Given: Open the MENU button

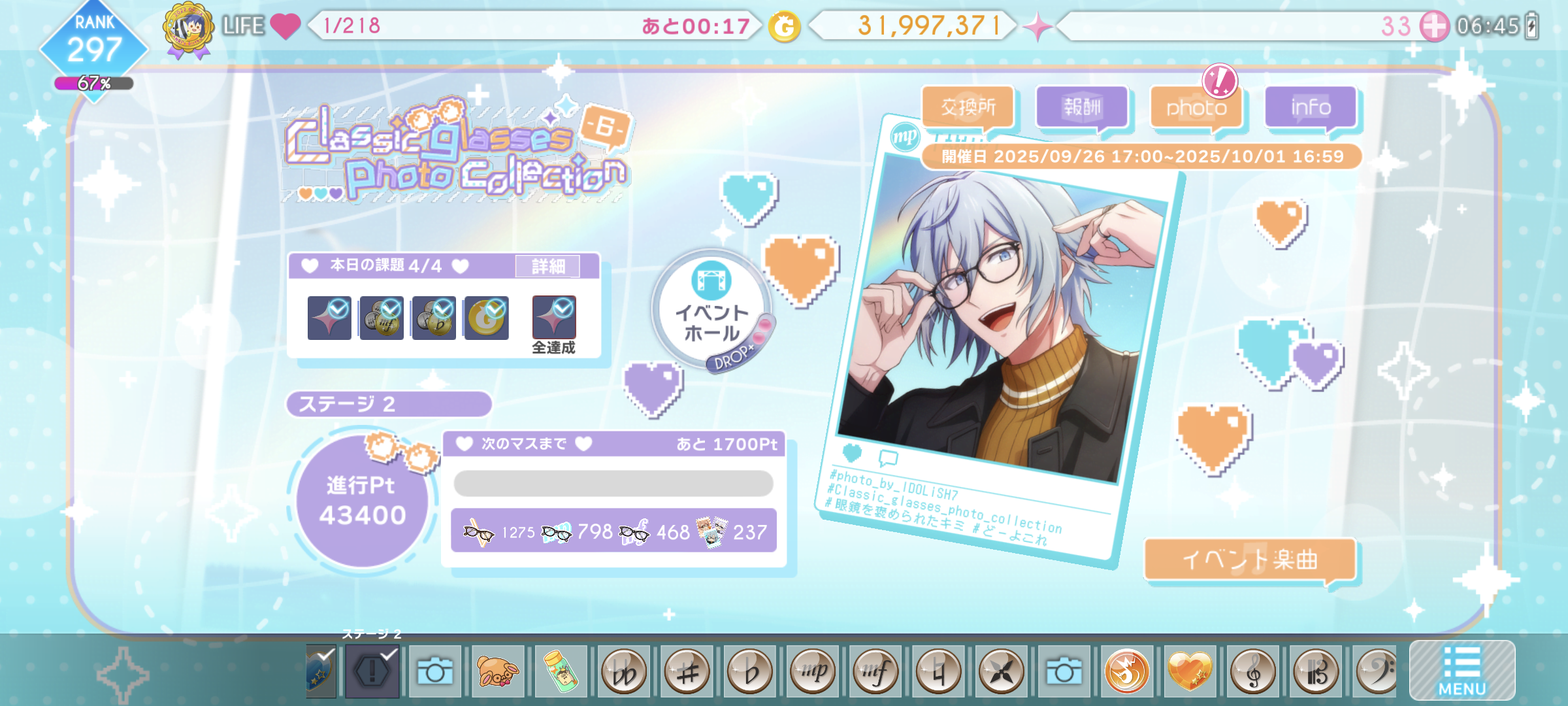Looking at the screenshot, I should click(1462, 671).
